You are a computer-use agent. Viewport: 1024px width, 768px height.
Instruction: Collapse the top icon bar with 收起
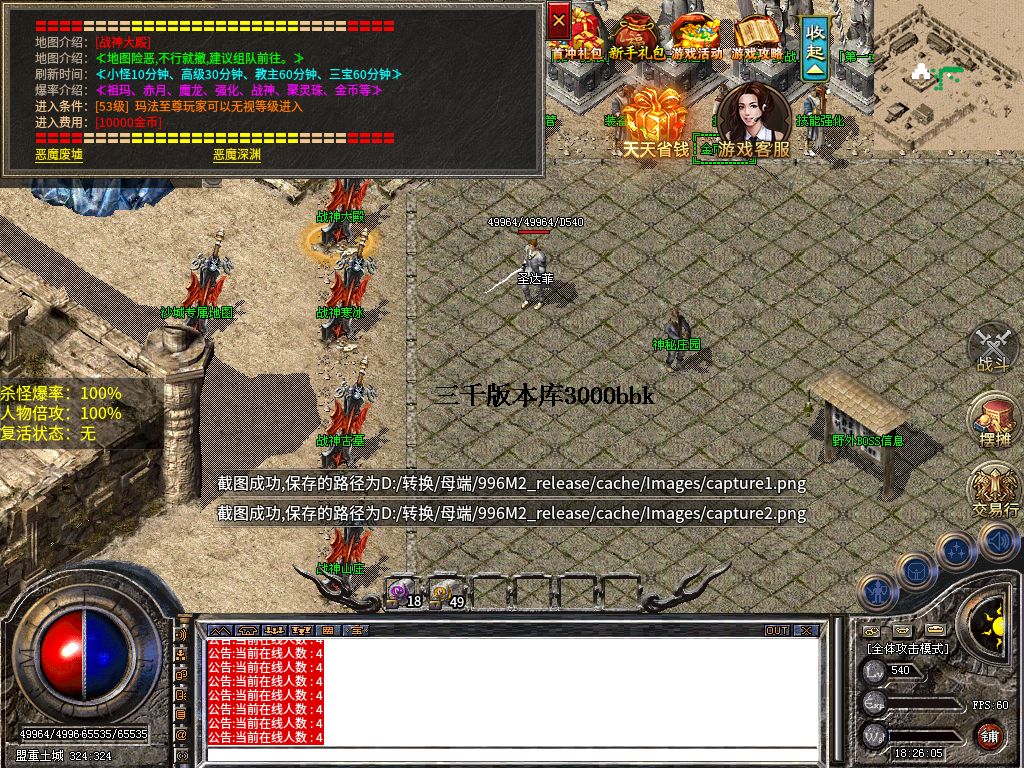pos(816,47)
